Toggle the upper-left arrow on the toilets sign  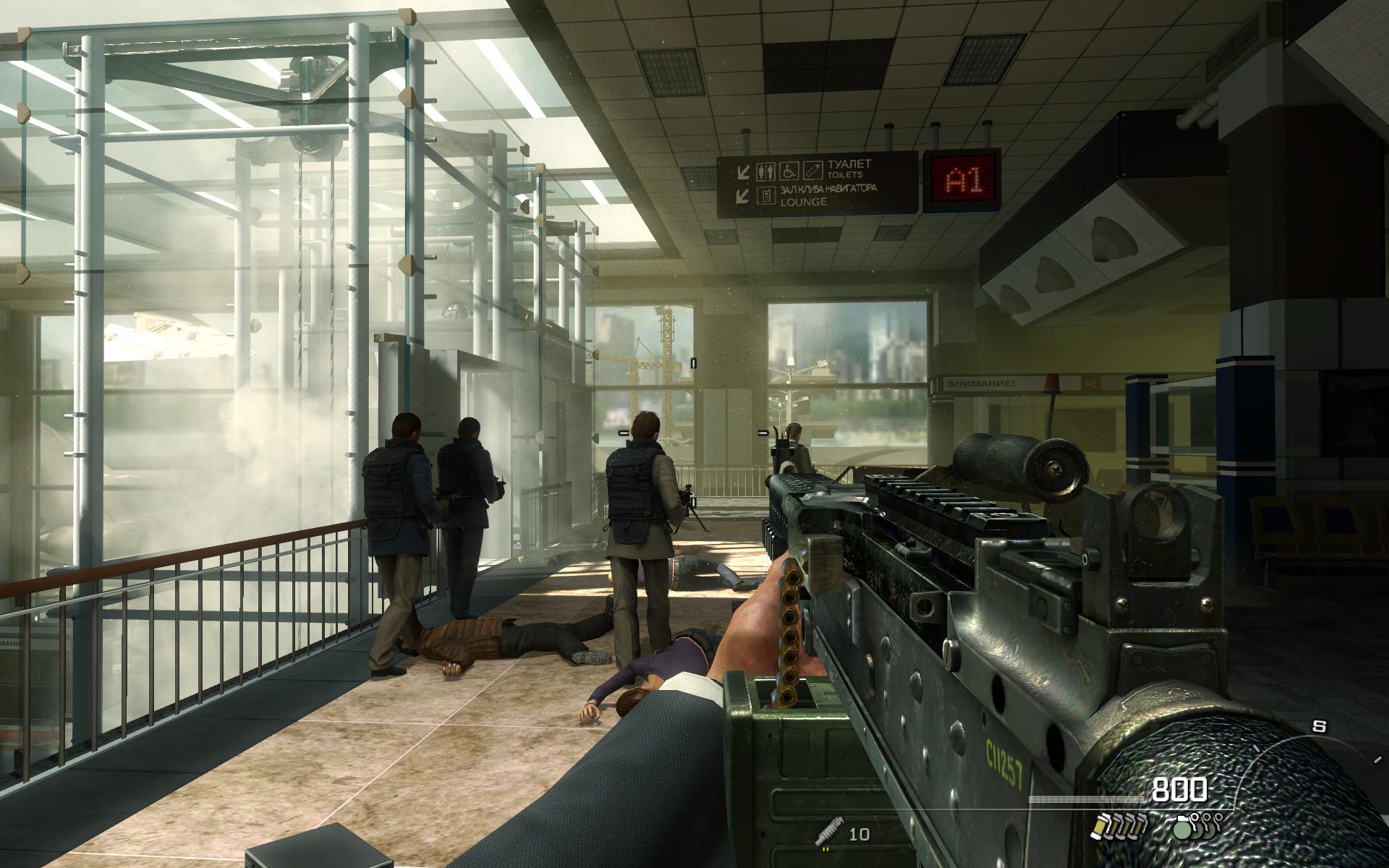point(744,171)
